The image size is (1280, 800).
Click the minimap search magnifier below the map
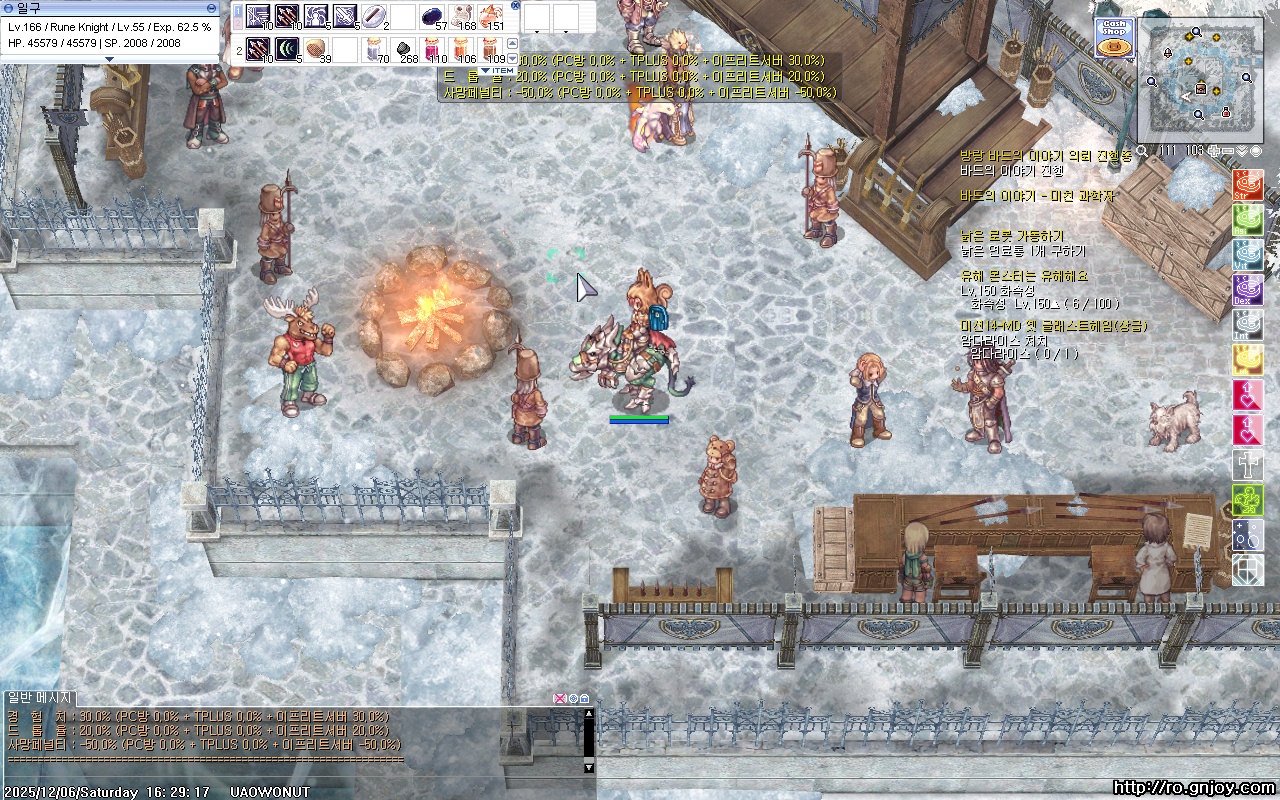[1141, 151]
